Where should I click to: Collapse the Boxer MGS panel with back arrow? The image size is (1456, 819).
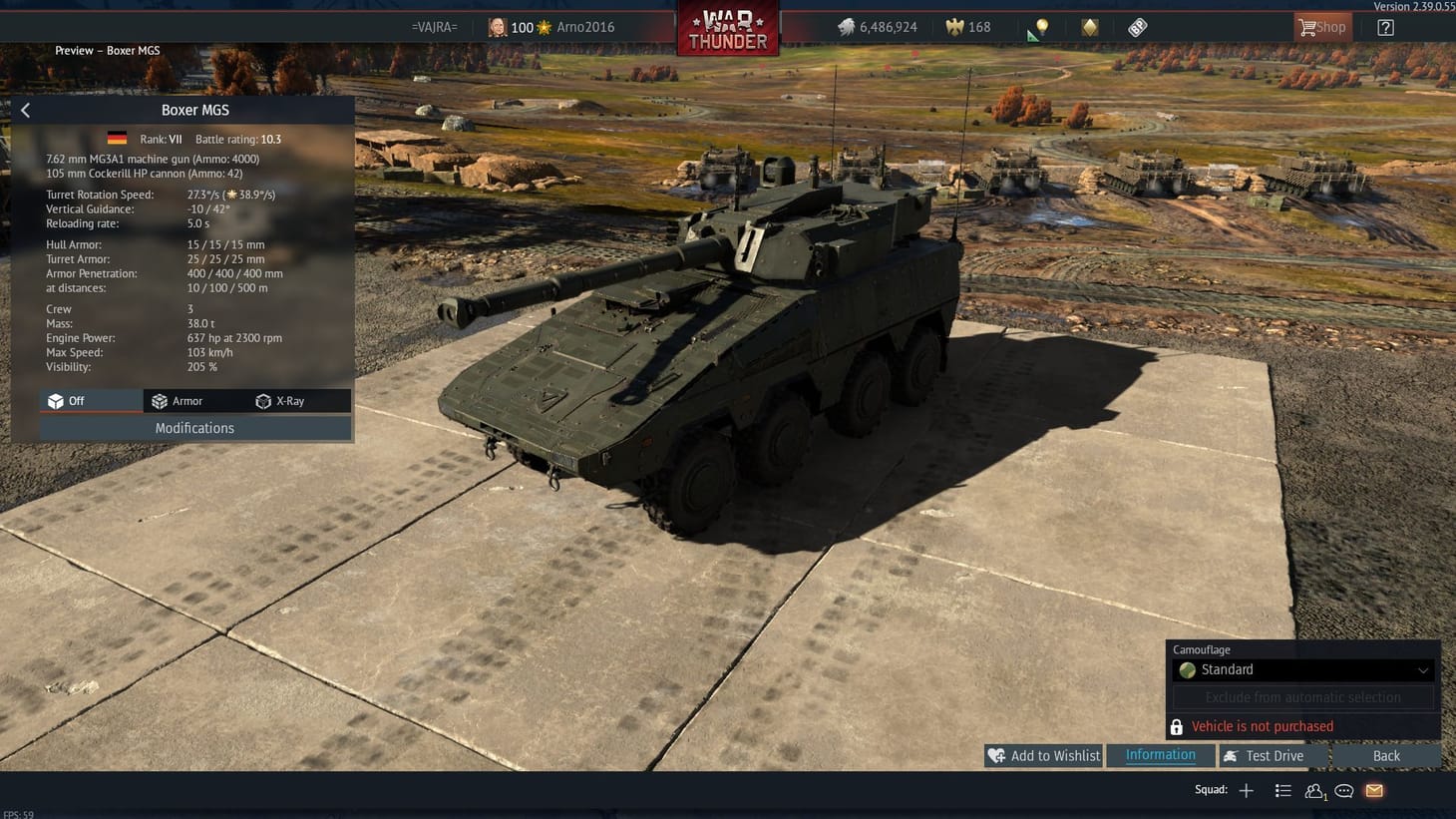25,110
